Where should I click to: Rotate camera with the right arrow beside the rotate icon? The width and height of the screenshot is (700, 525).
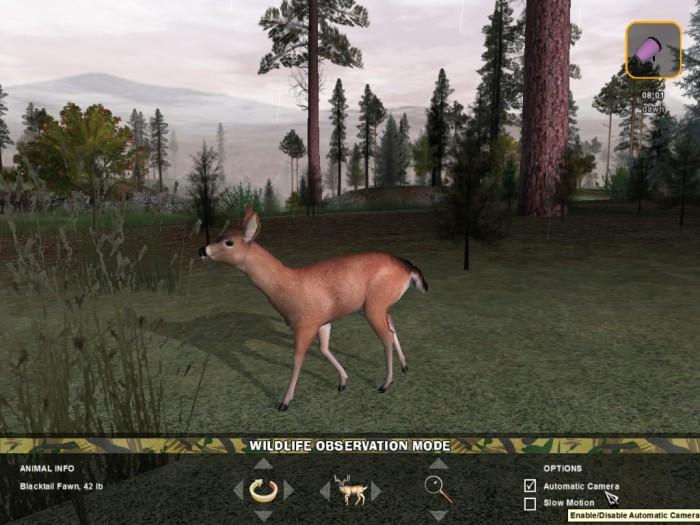coord(289,490)
